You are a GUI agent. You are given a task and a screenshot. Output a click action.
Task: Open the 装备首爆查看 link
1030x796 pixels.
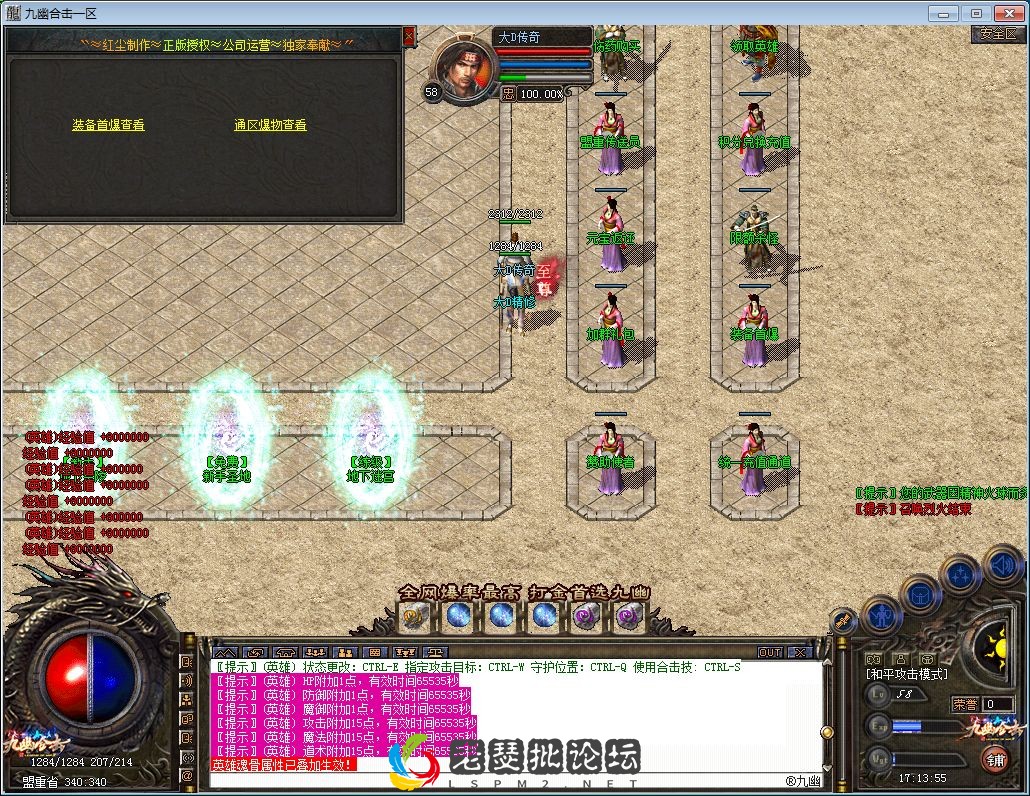tap(108, 125)
